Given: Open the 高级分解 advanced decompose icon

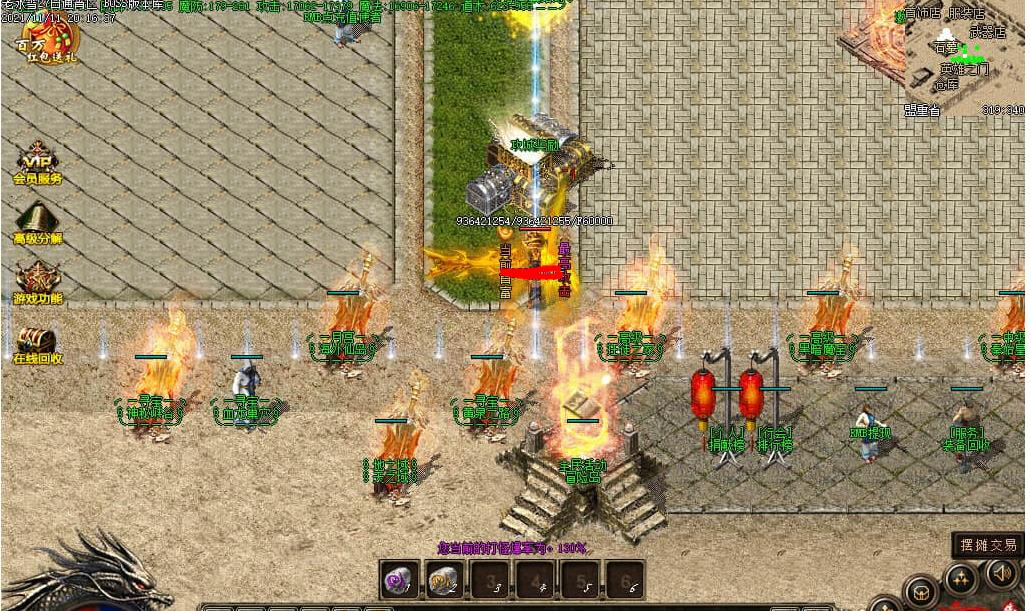Looking at the screenshot, I should 36,223.
